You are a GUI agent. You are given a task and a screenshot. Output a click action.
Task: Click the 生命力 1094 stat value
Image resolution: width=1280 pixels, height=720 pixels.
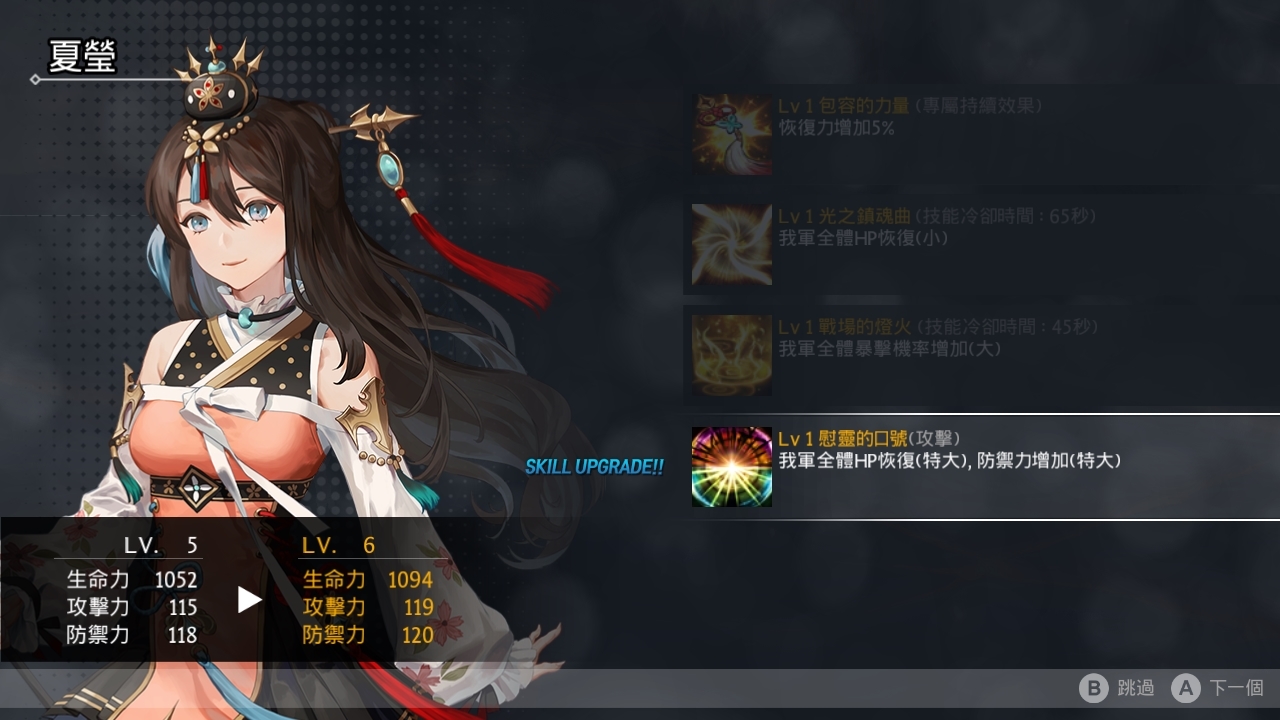pos(413,579)
